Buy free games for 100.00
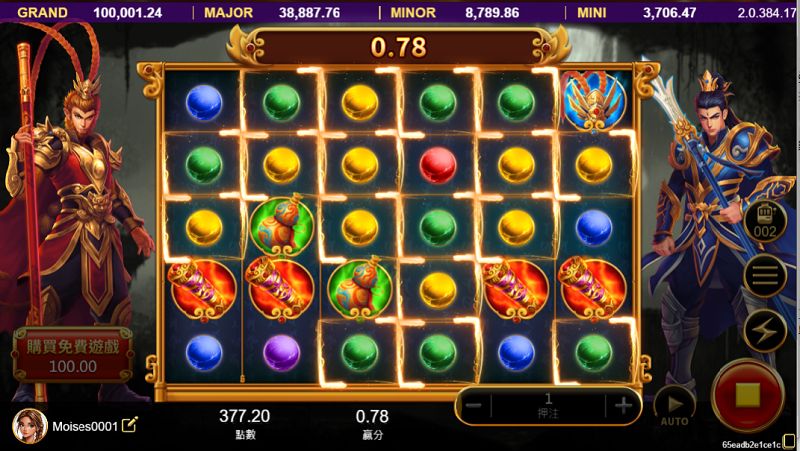This screenshot has height=451, width=800. 72,354
